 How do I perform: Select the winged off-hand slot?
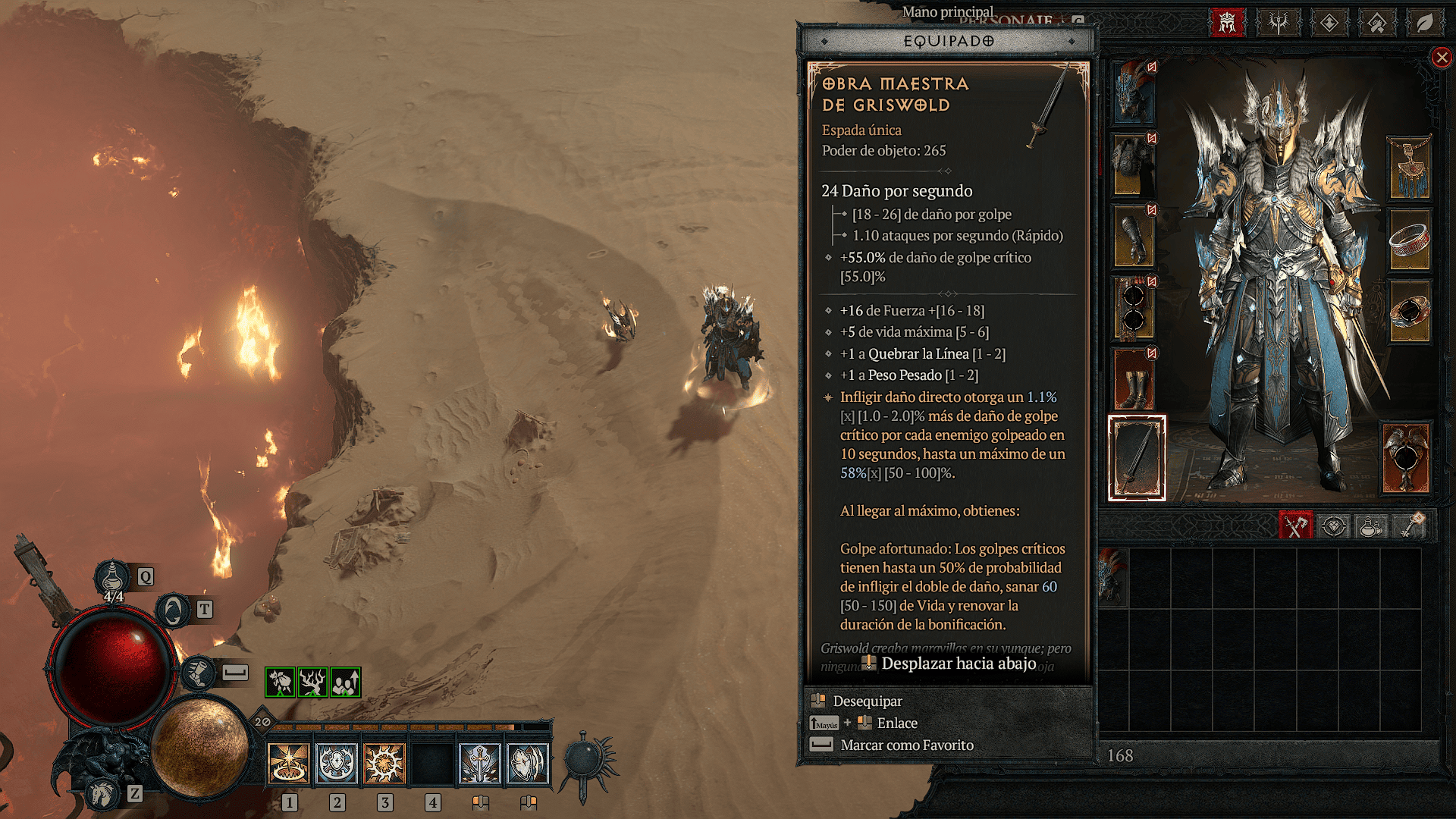[x=1405, y=458]
